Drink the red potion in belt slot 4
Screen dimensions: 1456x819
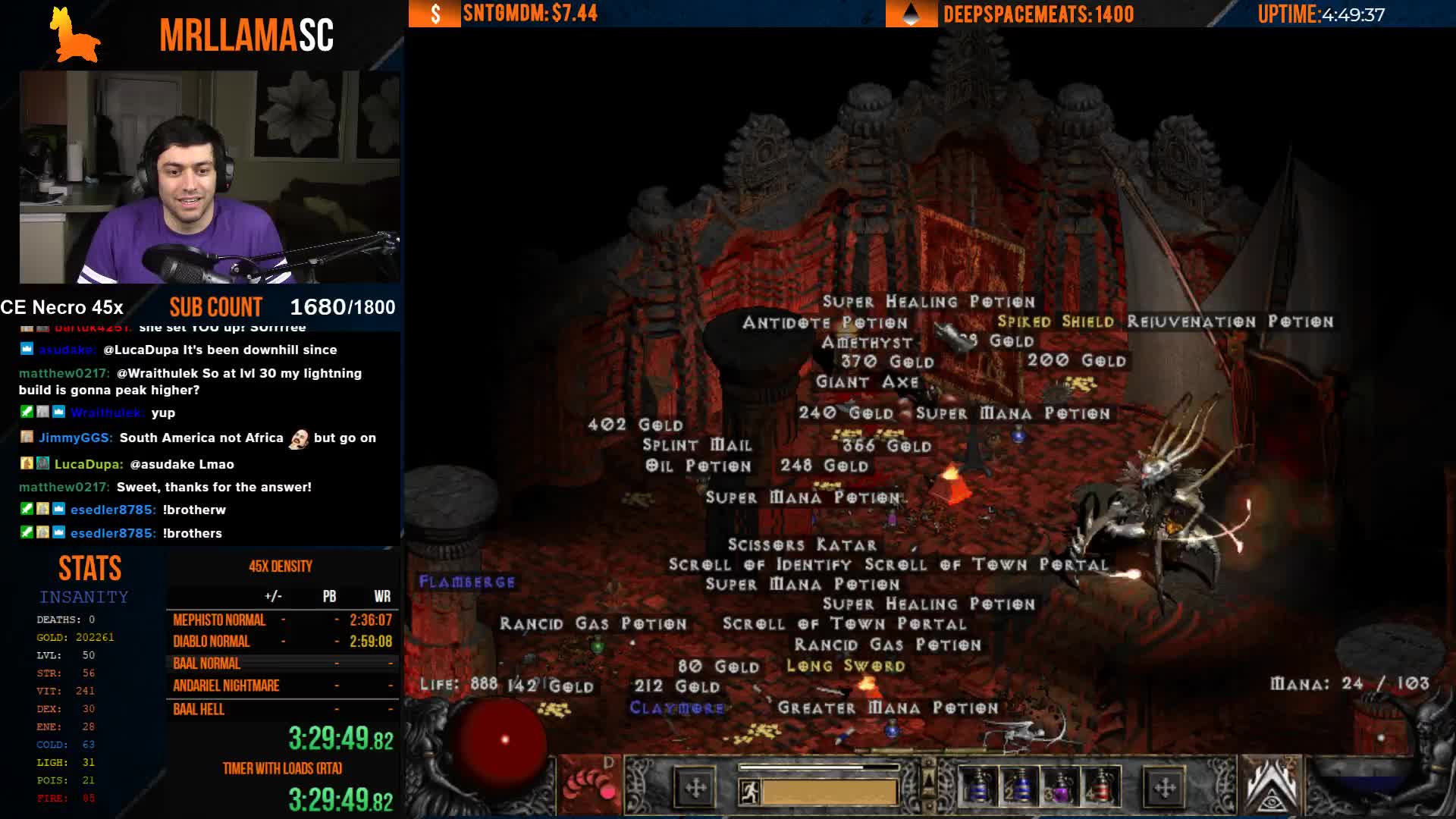pos(1100,788)
